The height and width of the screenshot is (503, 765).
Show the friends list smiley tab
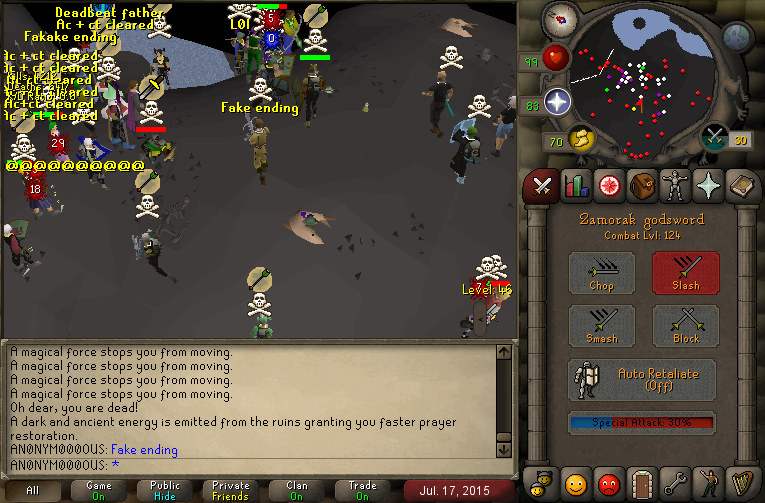(575, 484)
